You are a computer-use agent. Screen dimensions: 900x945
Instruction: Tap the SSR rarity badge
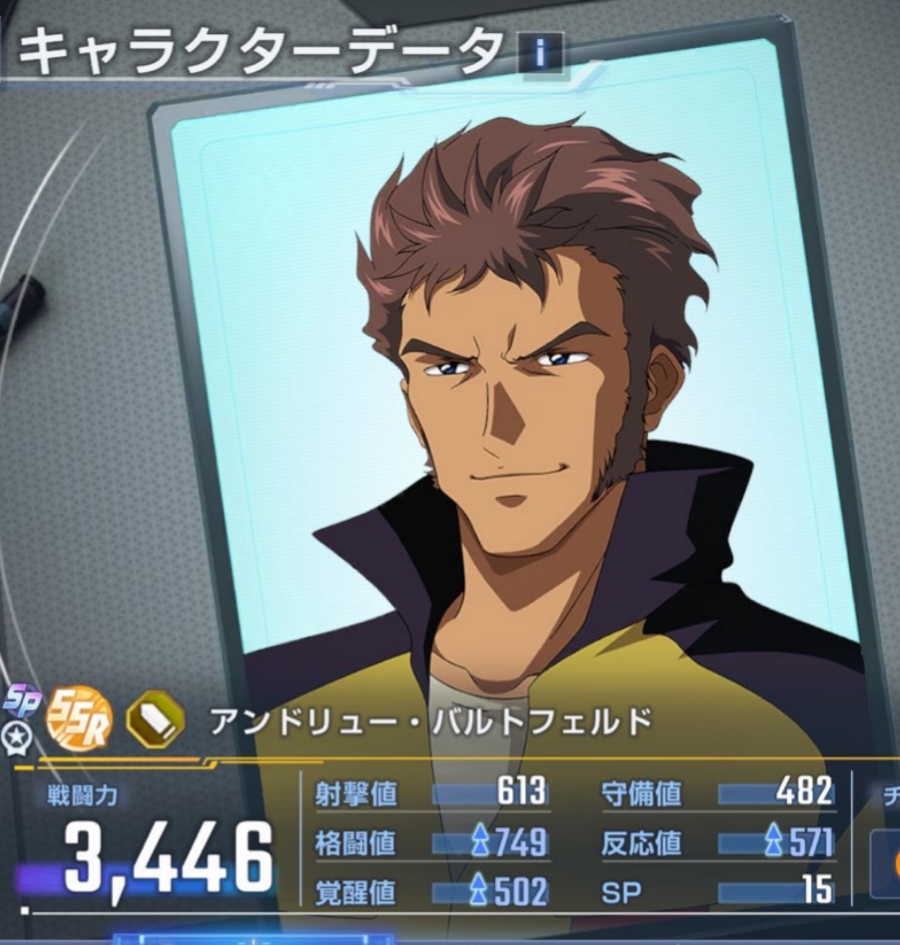[x=79, y=719]
